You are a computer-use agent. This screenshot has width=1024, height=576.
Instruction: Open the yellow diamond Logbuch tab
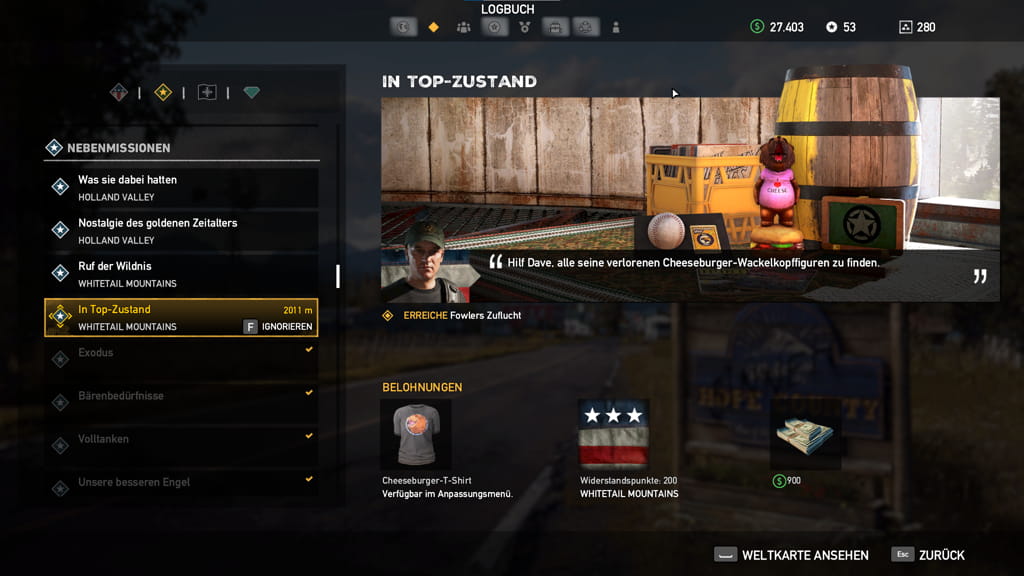coord(433,27)
